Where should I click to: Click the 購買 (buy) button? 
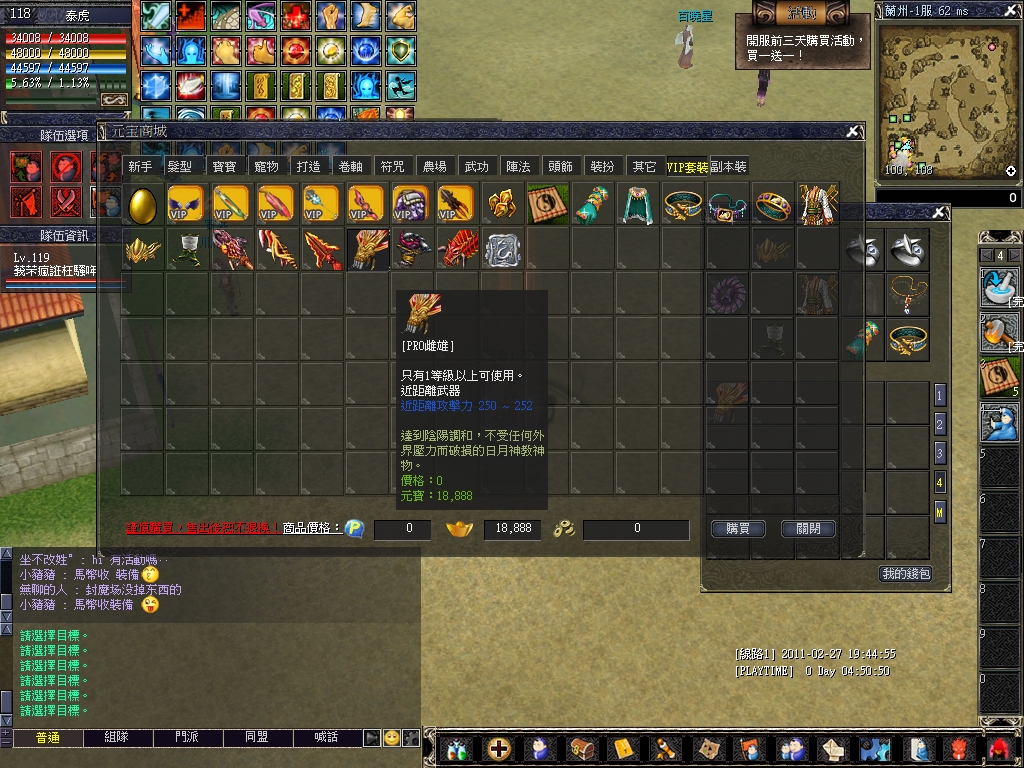pos(738,529)
